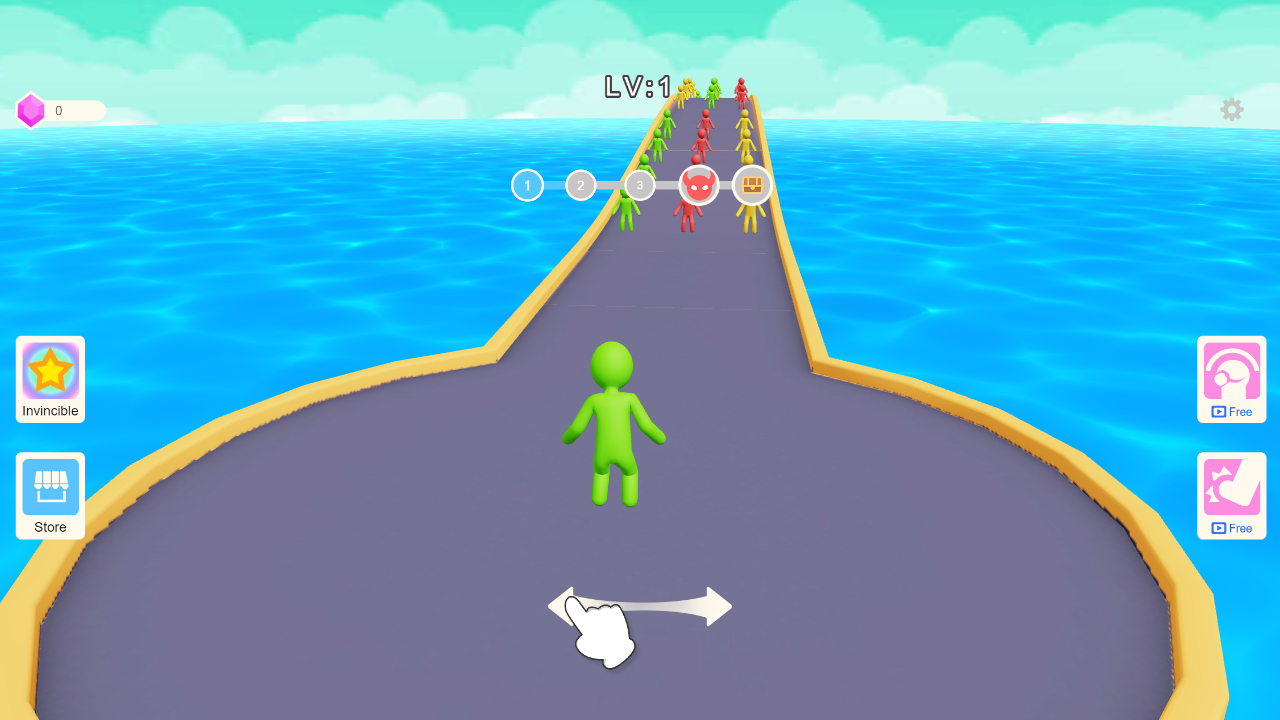Click the gem counter display
Viewport: 1280px width, 720px height.
(x=70, y=110)
